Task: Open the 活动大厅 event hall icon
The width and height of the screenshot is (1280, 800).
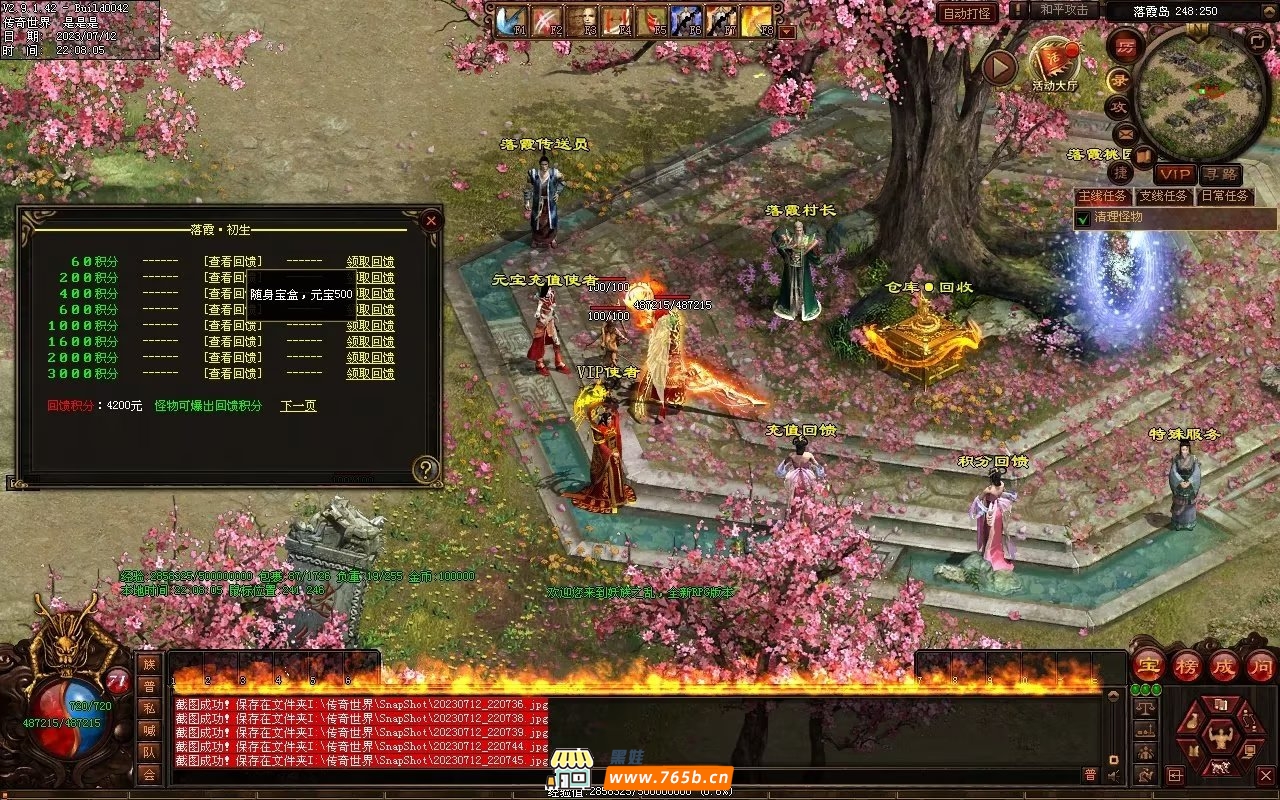Action: tap(1055, 62)
